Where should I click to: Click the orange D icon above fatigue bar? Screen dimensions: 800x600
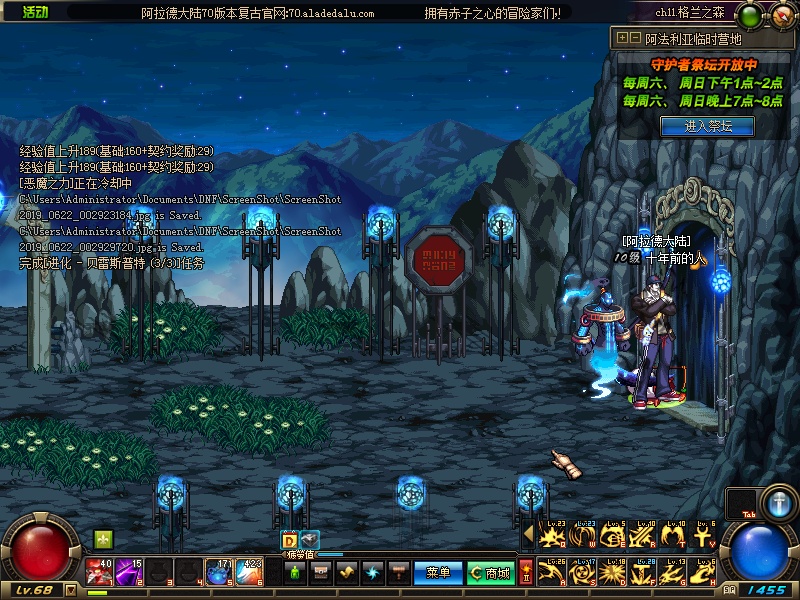[289, 541]
